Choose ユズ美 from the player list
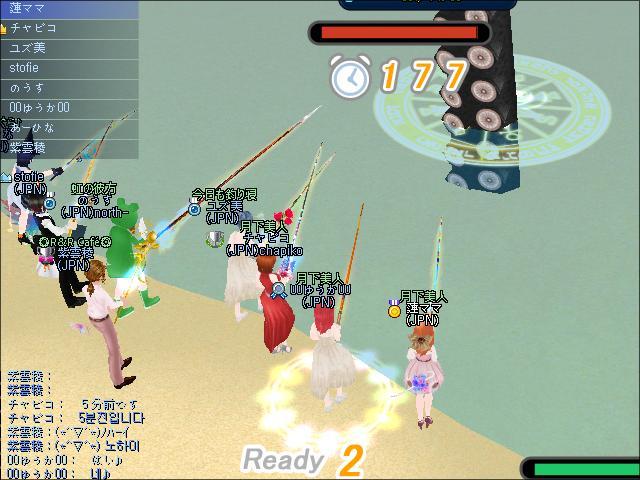The image size is (640, 480). (68, 48)
